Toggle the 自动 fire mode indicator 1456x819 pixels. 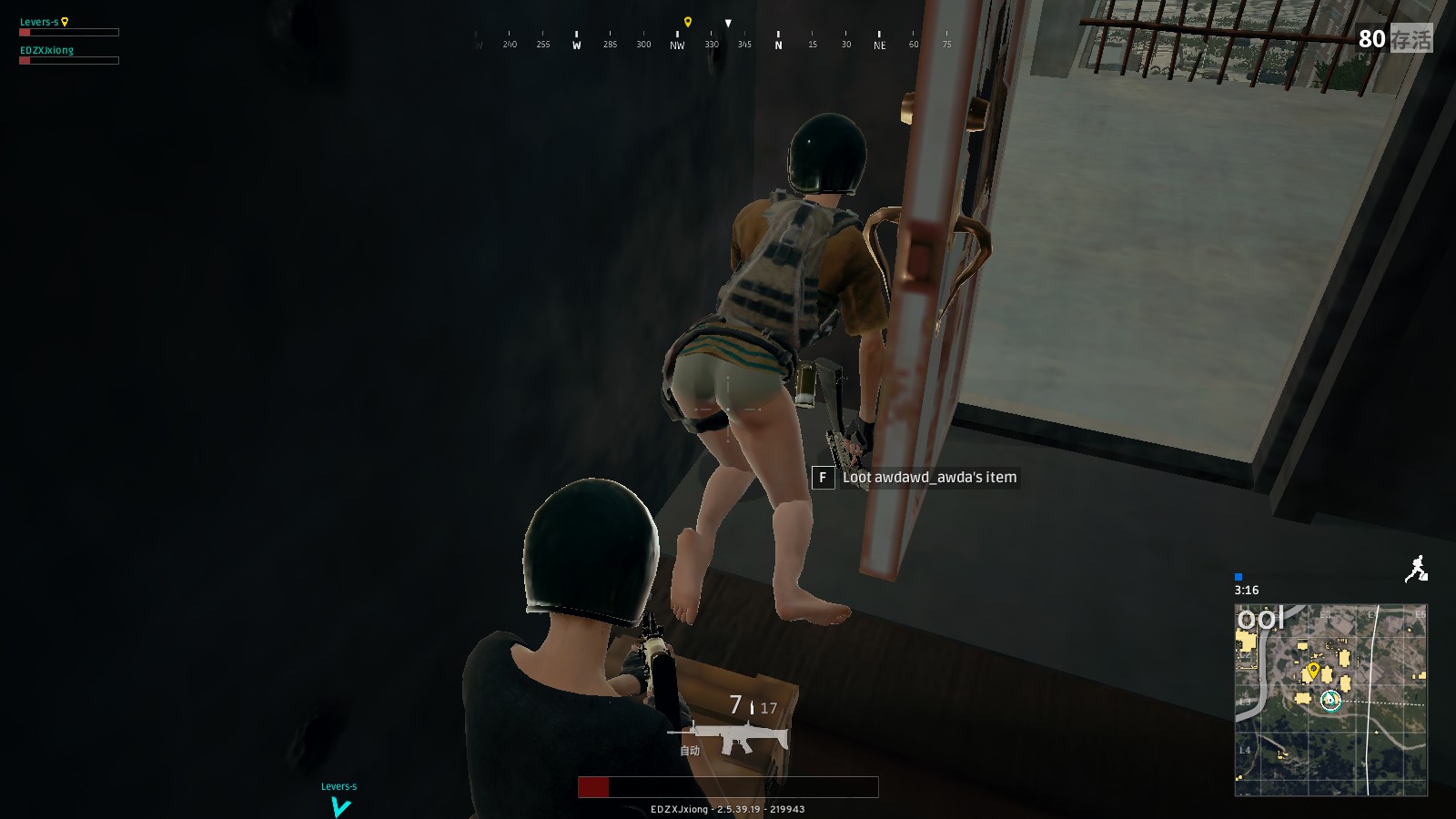click(691, 750)
